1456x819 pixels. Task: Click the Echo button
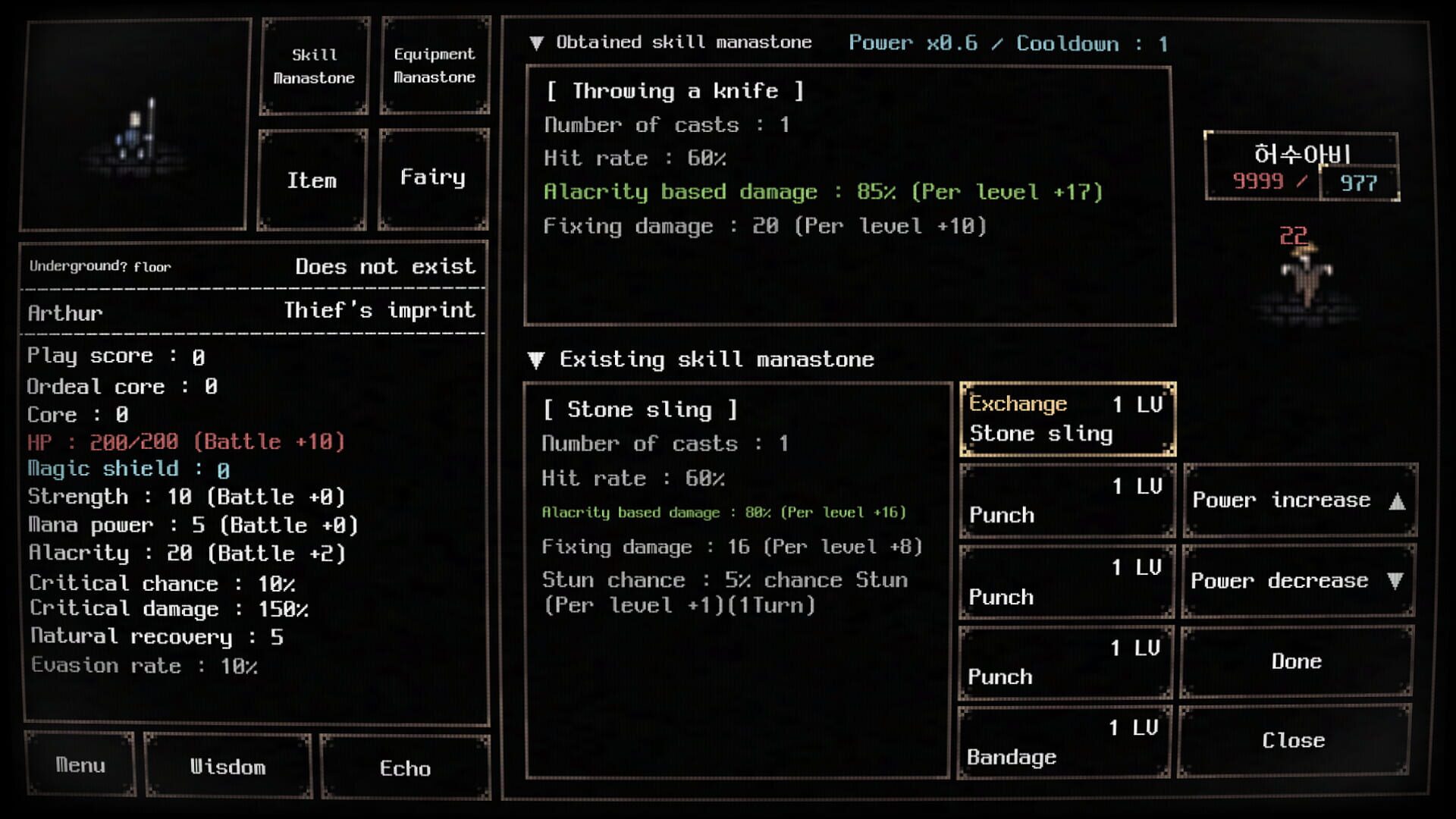point(405,769)
